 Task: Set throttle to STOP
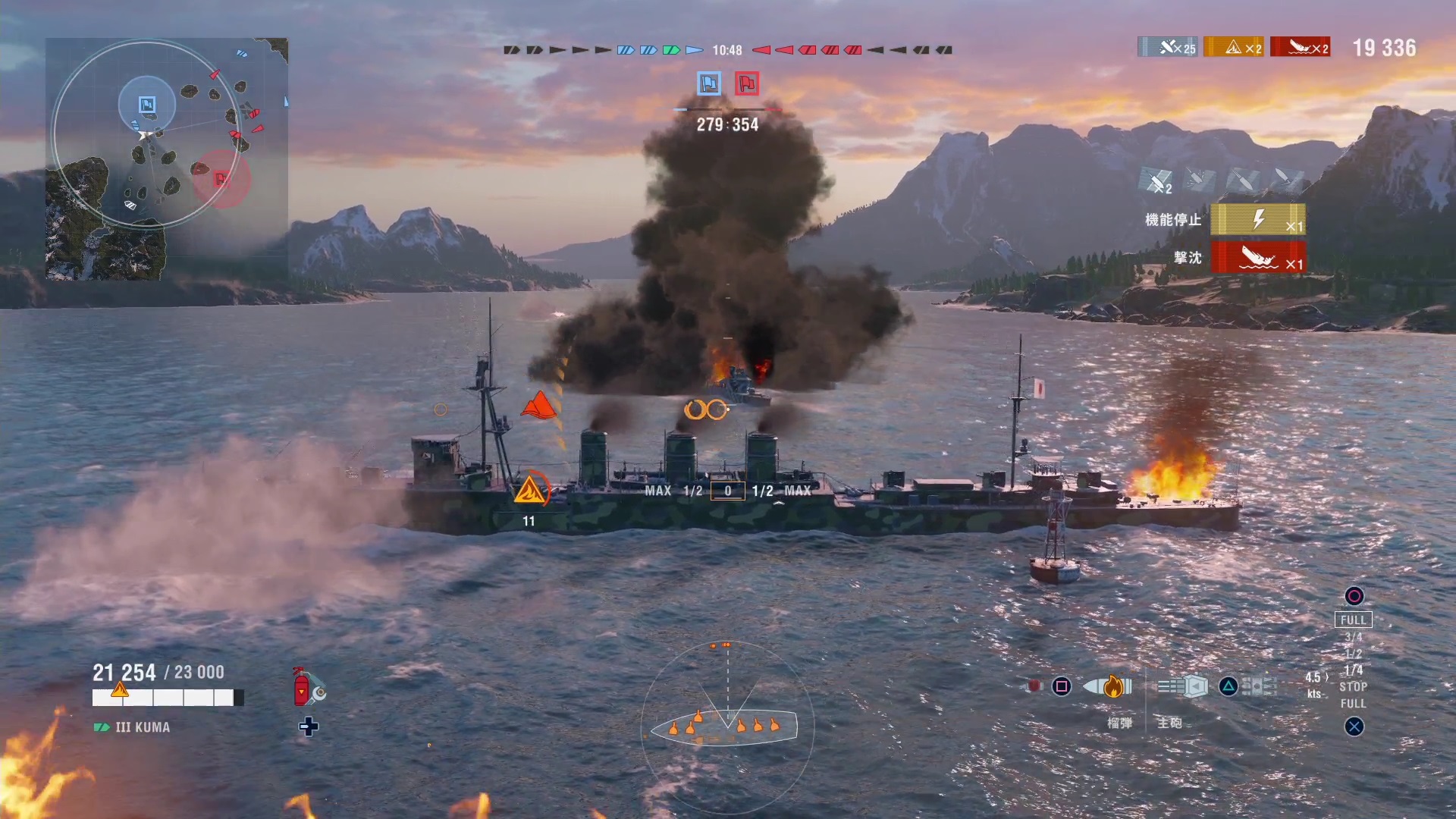(x=1353, y=687)
